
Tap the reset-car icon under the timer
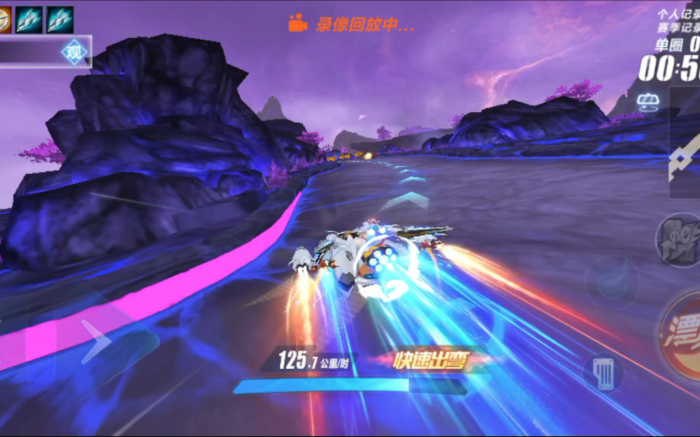point(648,102)
